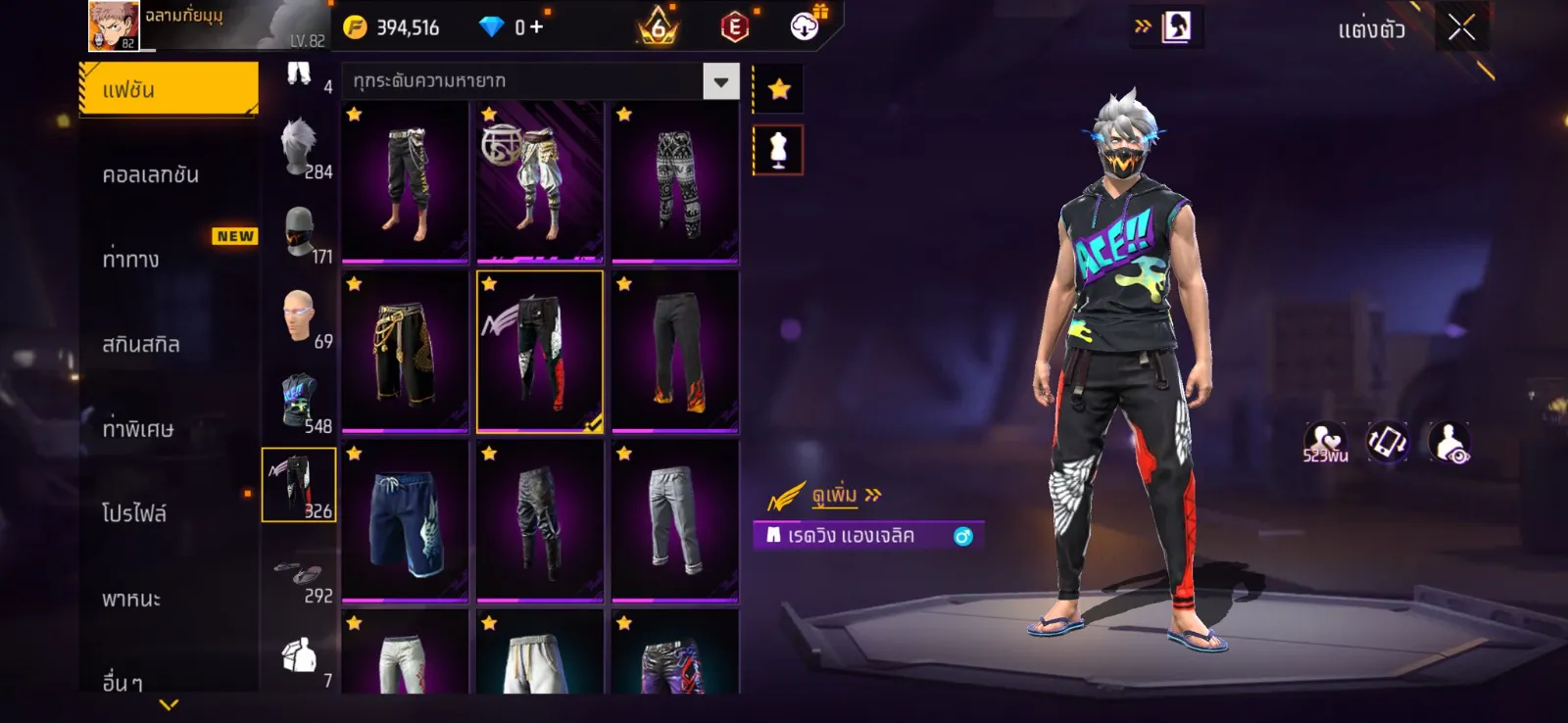Select the mask category with 171 items
This screenshot has width=1568, height=723.
300,233
